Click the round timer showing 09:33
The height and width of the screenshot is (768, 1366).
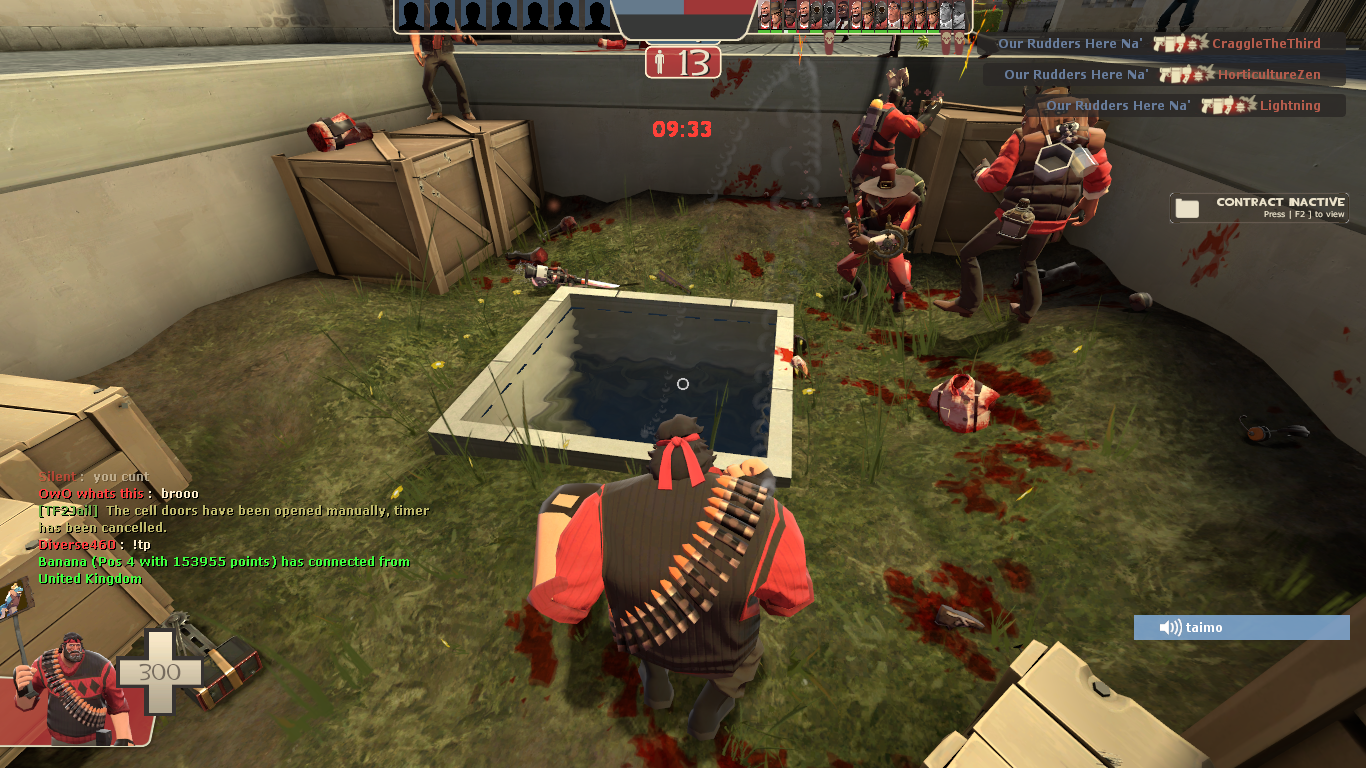tap(681, 127)
